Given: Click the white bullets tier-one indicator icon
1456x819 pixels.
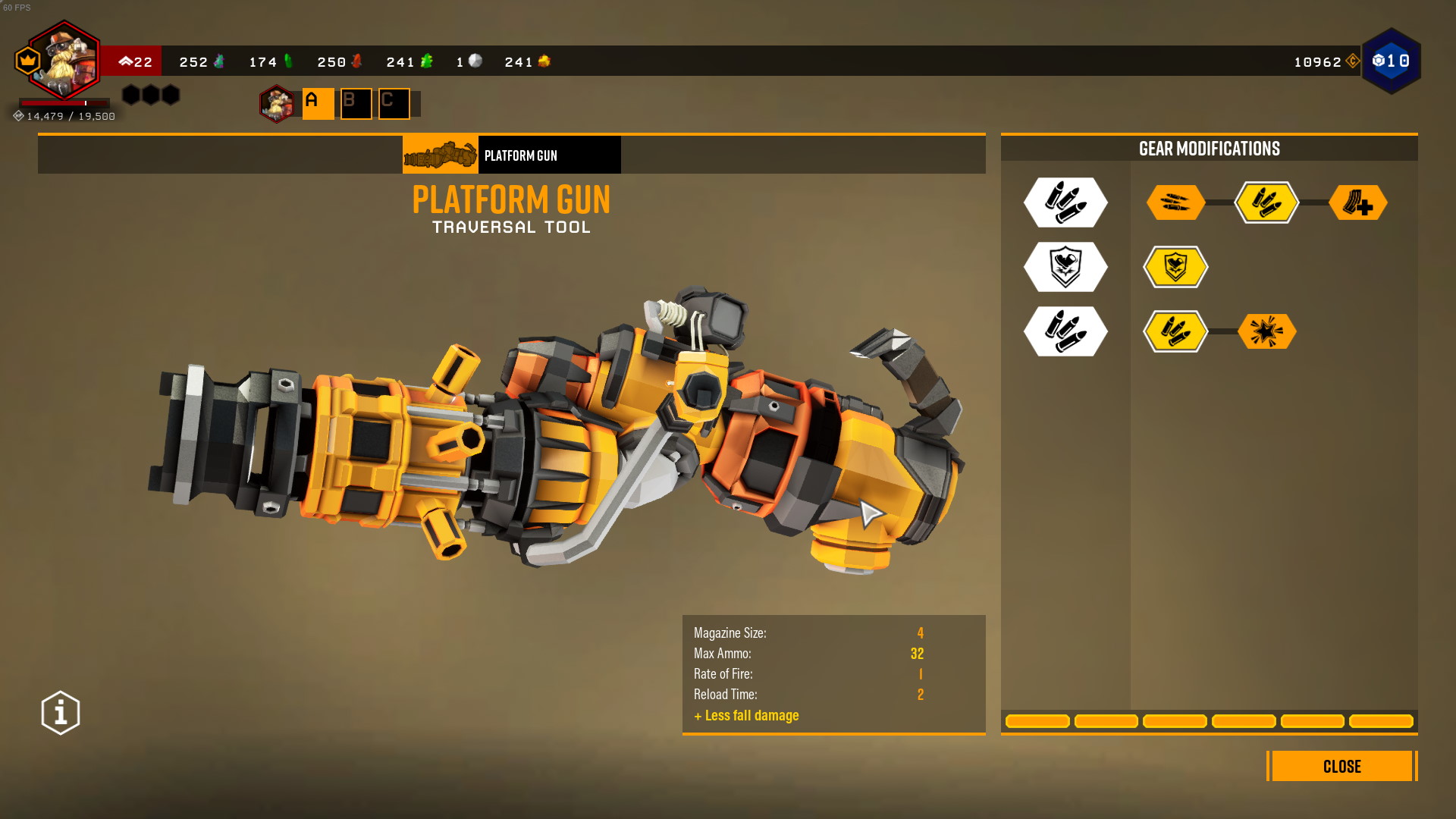Looking at the screenshot, I should tap(1065, 202).
